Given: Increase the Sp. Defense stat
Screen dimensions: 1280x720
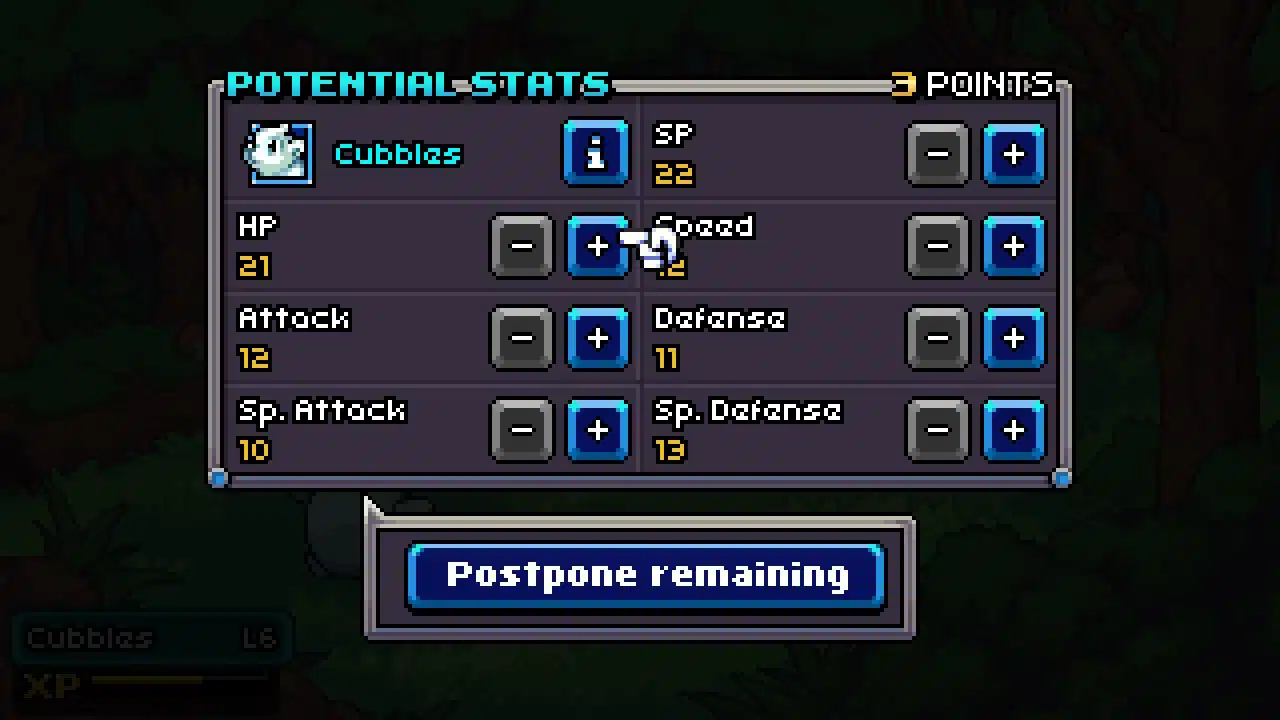Looking at the screenshot, I should [1013, 430].
